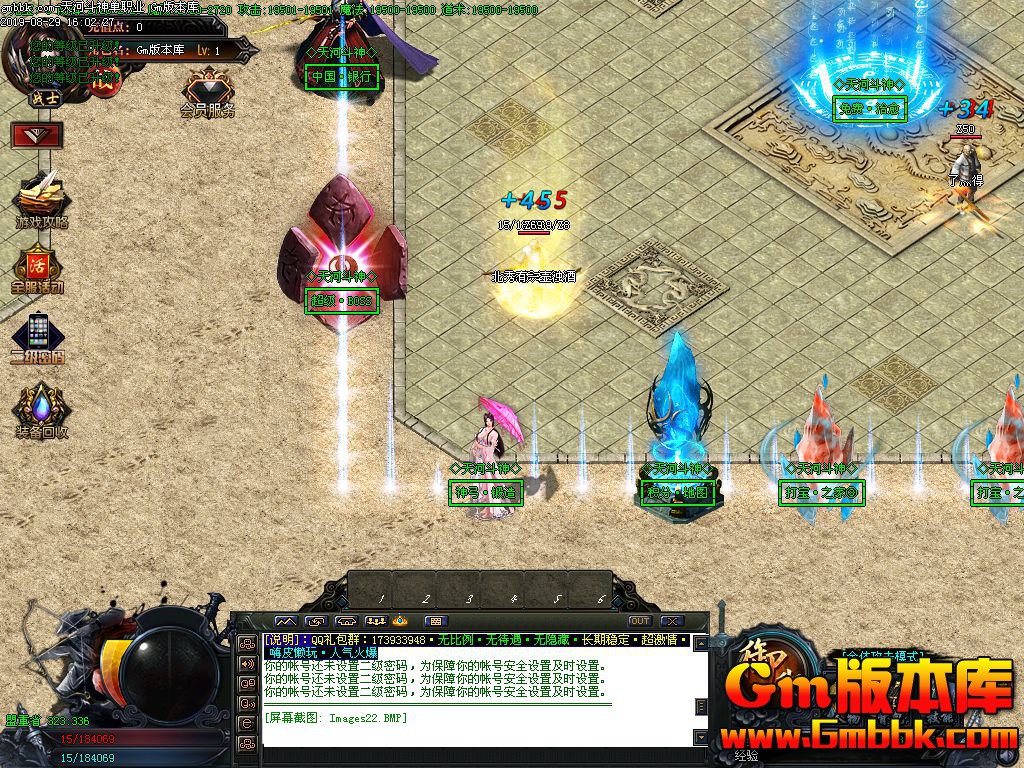Image resolution: width=1024 pixels, height=768 pixels.
Task: Click the OUT button above the chat
Action: pos(640,621)
